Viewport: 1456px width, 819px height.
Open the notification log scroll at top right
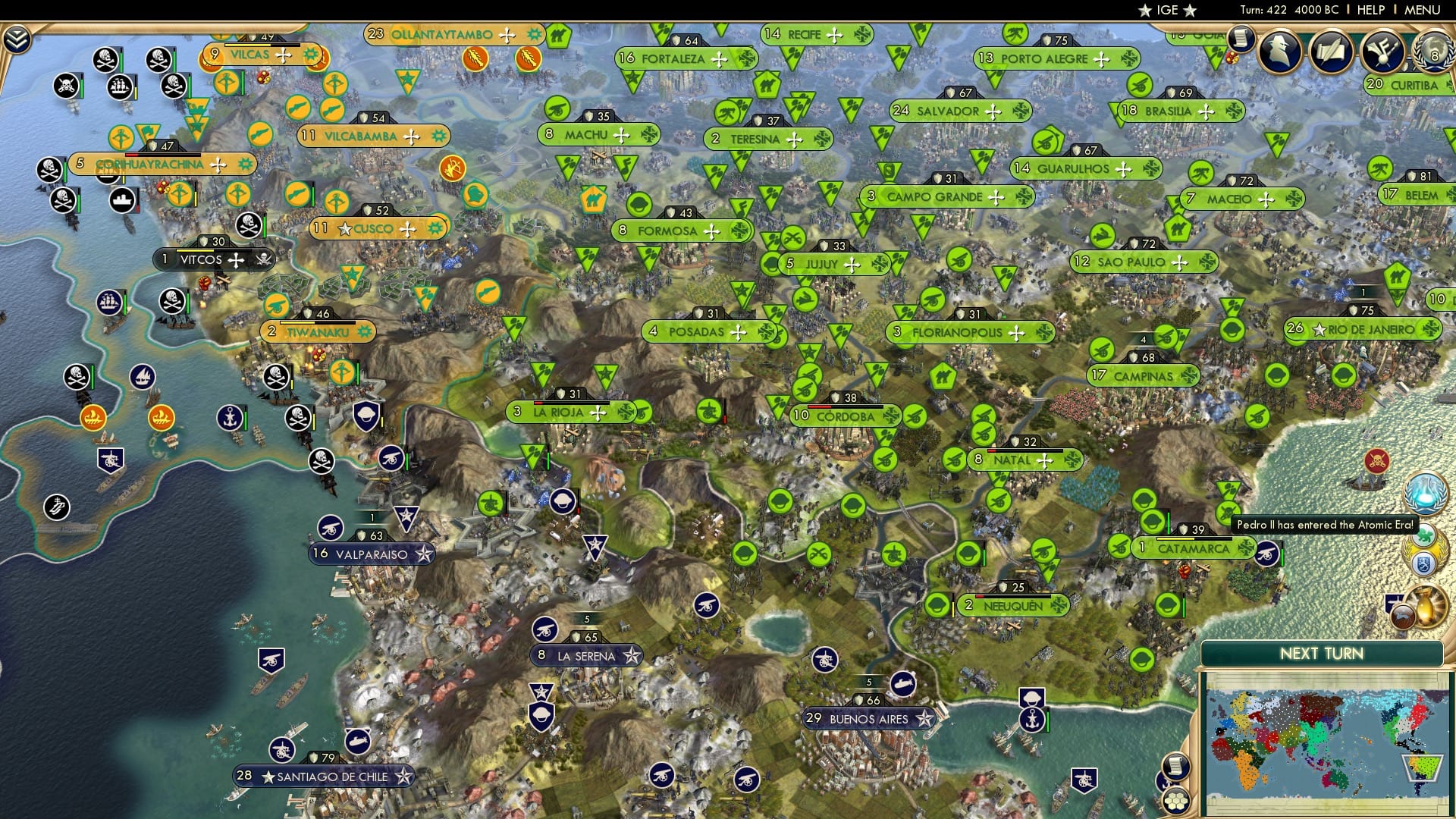coord(1241,36)
